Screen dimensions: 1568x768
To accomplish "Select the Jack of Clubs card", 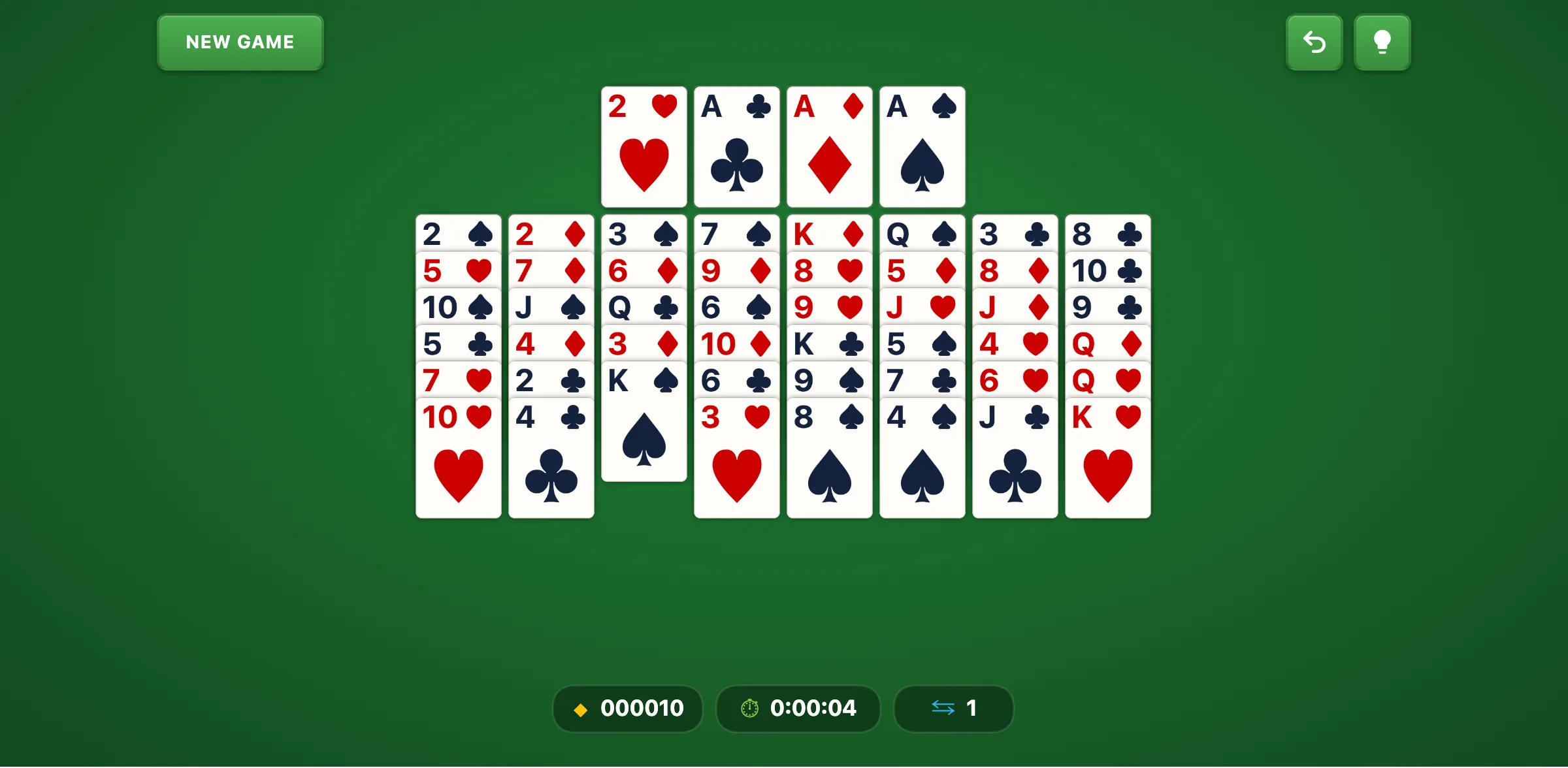I will pyautogui.click(x=1015, y=457).
